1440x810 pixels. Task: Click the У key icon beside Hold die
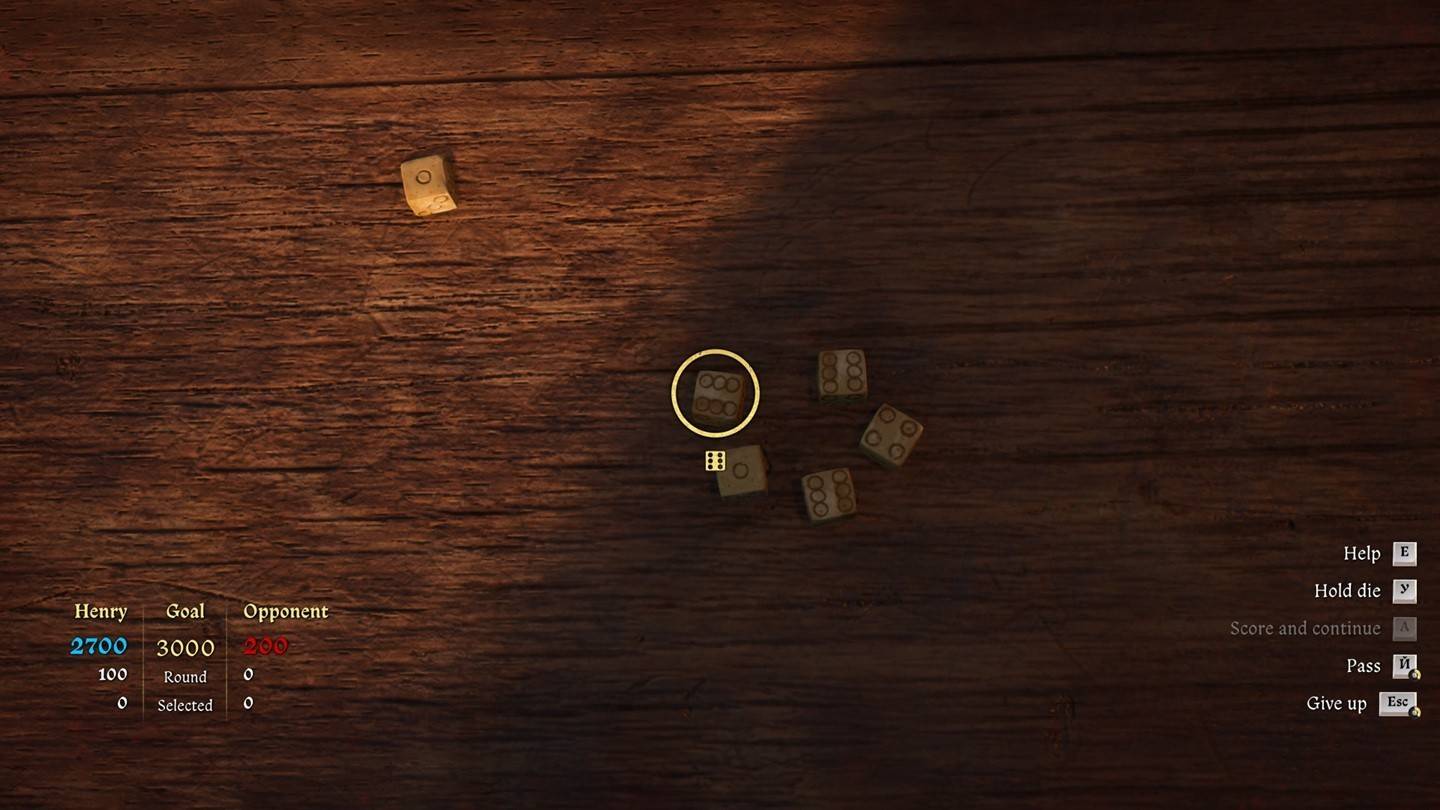pyautogui.click(x=1404, y=590)
